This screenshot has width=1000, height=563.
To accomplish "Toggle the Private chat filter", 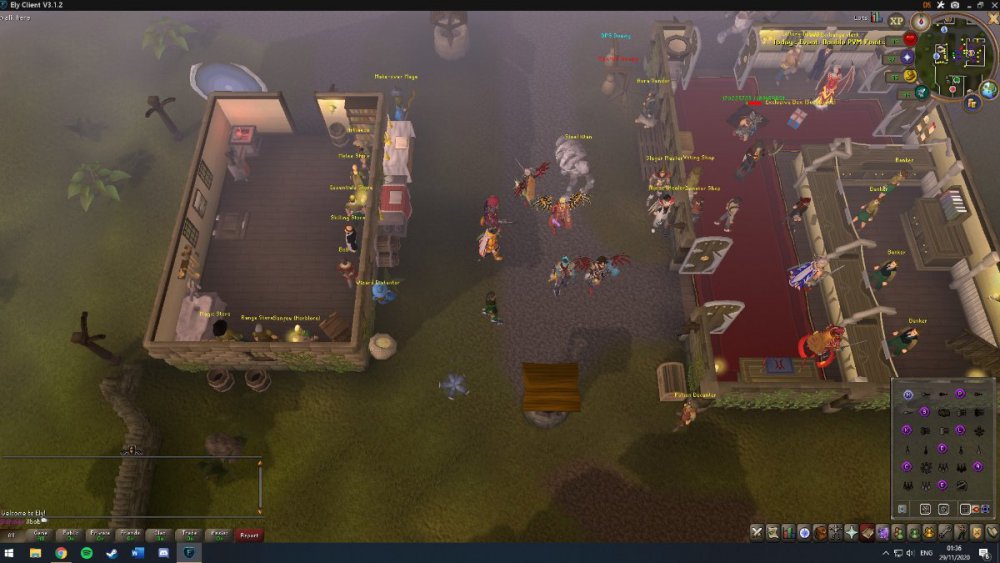I will point(100,535).
